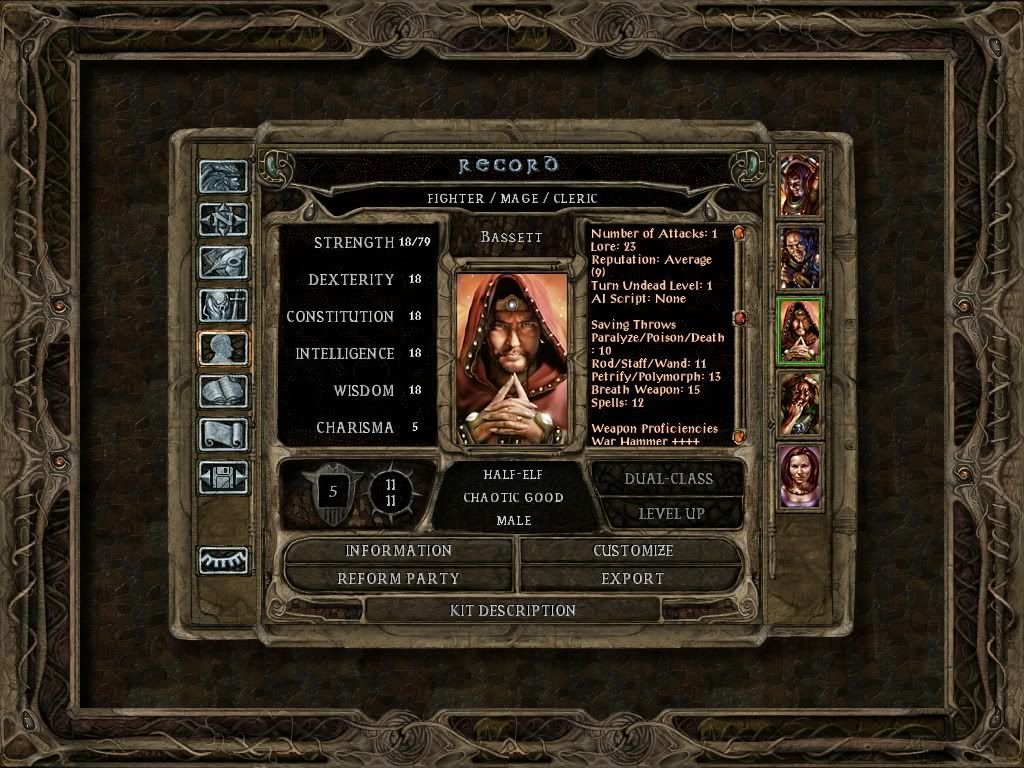
Task: Click the Customize button
Action: click(x=632, y=551)
